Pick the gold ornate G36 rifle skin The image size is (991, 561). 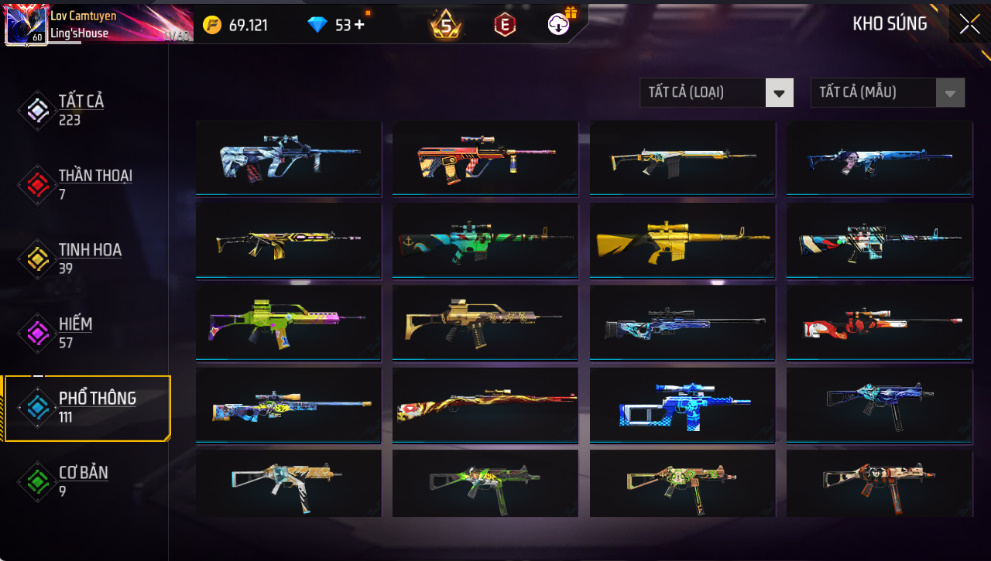point(485,323)
